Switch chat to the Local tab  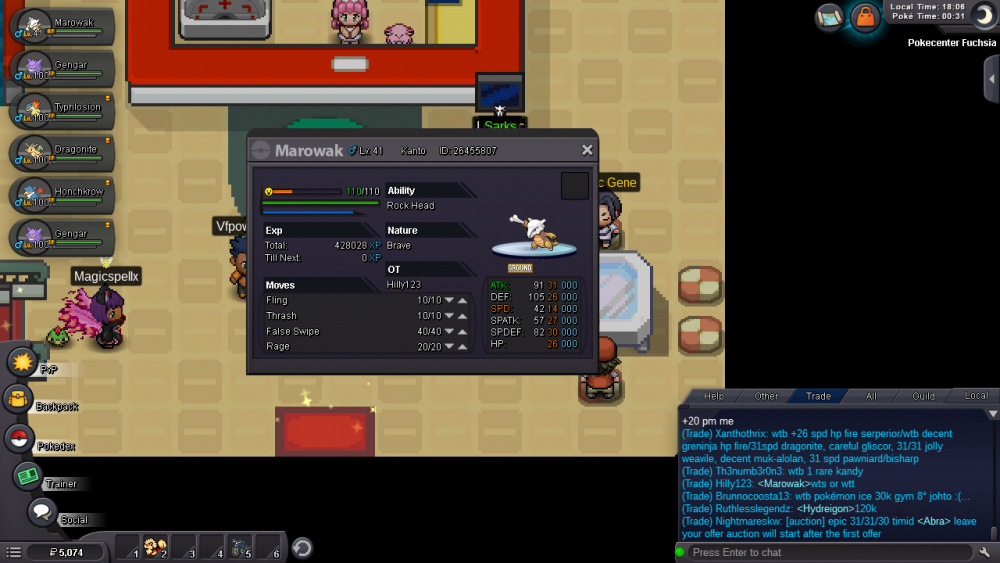[x=975, y=396]
